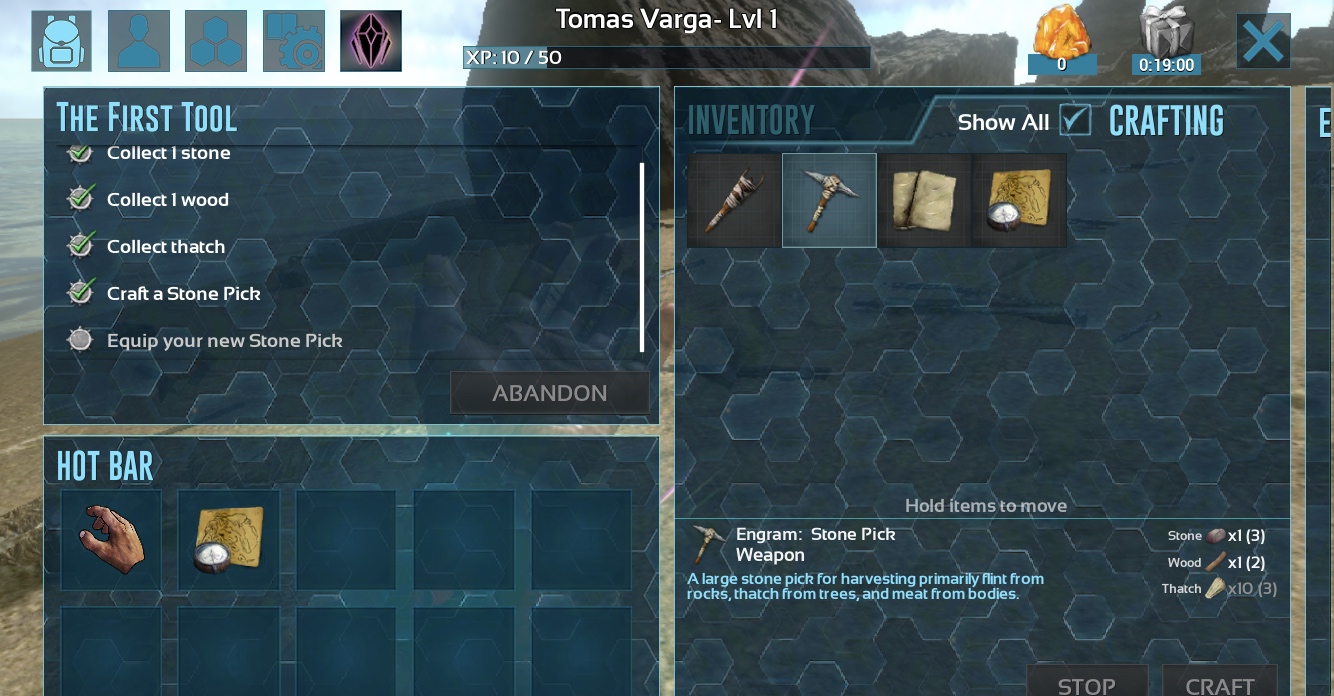Viewport: 1334px width, 696px height.
Task: Select the pink crystal icon tab
Action: [x=371, y=41]
